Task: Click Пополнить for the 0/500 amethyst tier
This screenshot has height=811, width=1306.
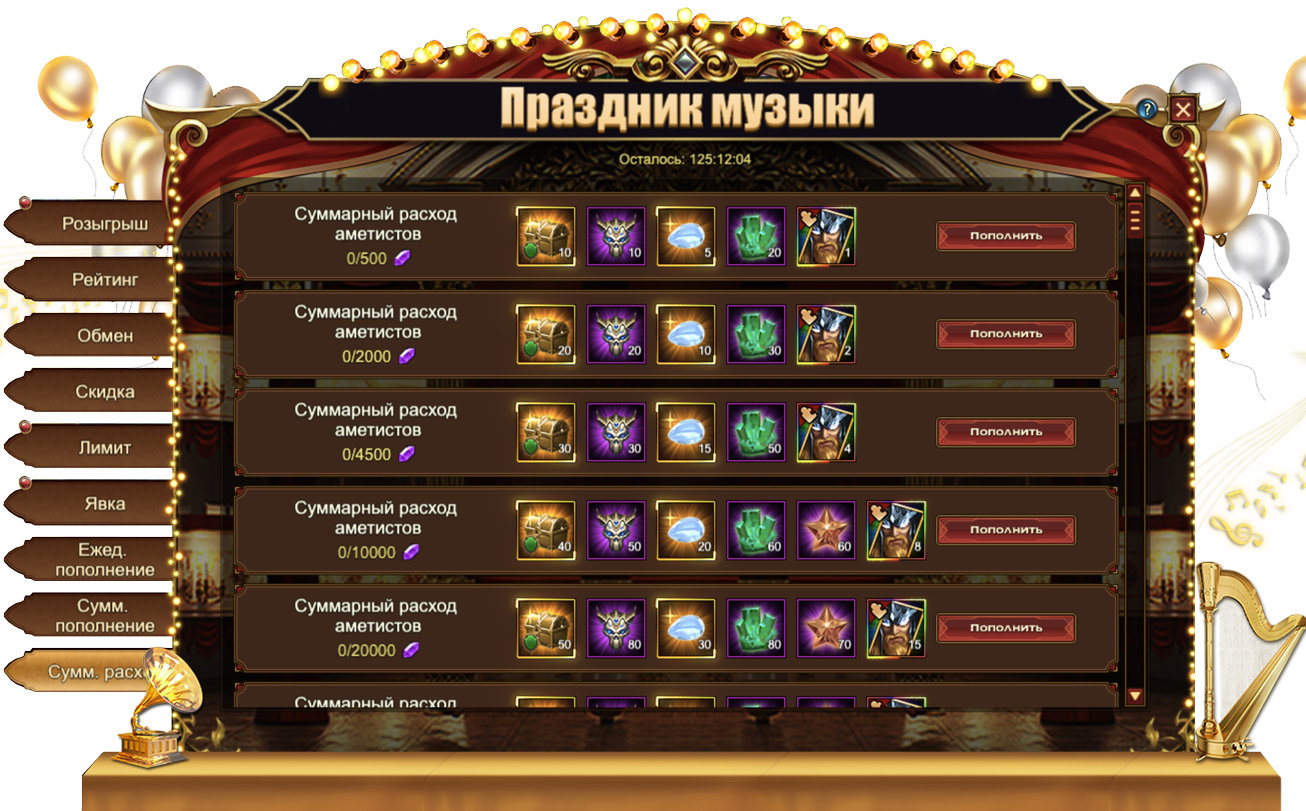Action: click(1006, 236)
